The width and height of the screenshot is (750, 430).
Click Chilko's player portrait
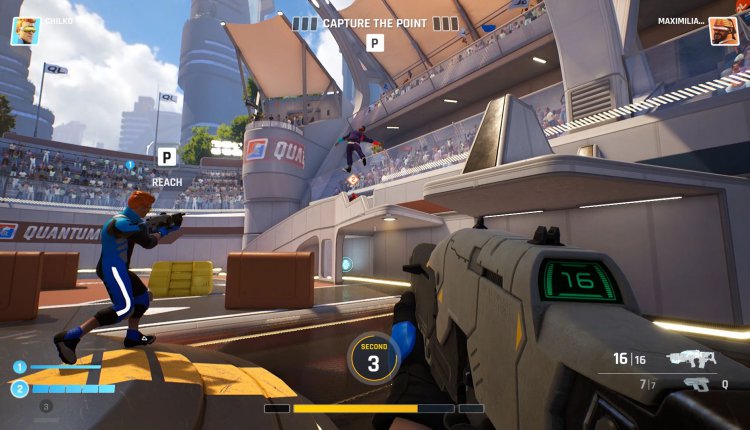(24, 31)
